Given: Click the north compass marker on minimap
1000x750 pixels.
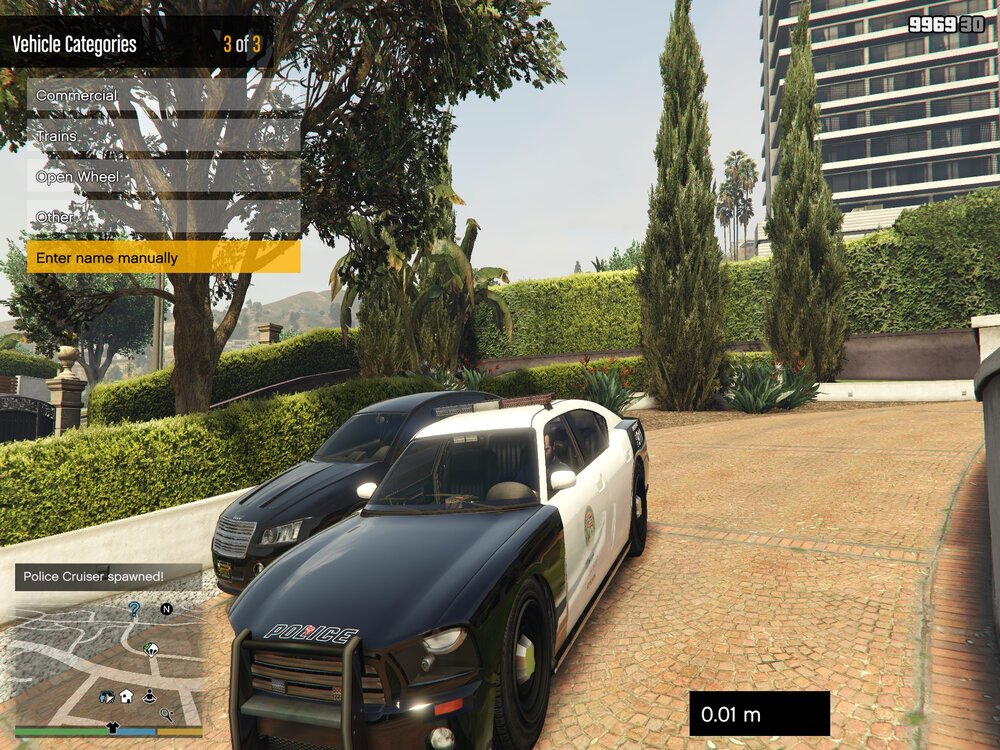Looking at the screenshot, I should (x=167, y=608).
